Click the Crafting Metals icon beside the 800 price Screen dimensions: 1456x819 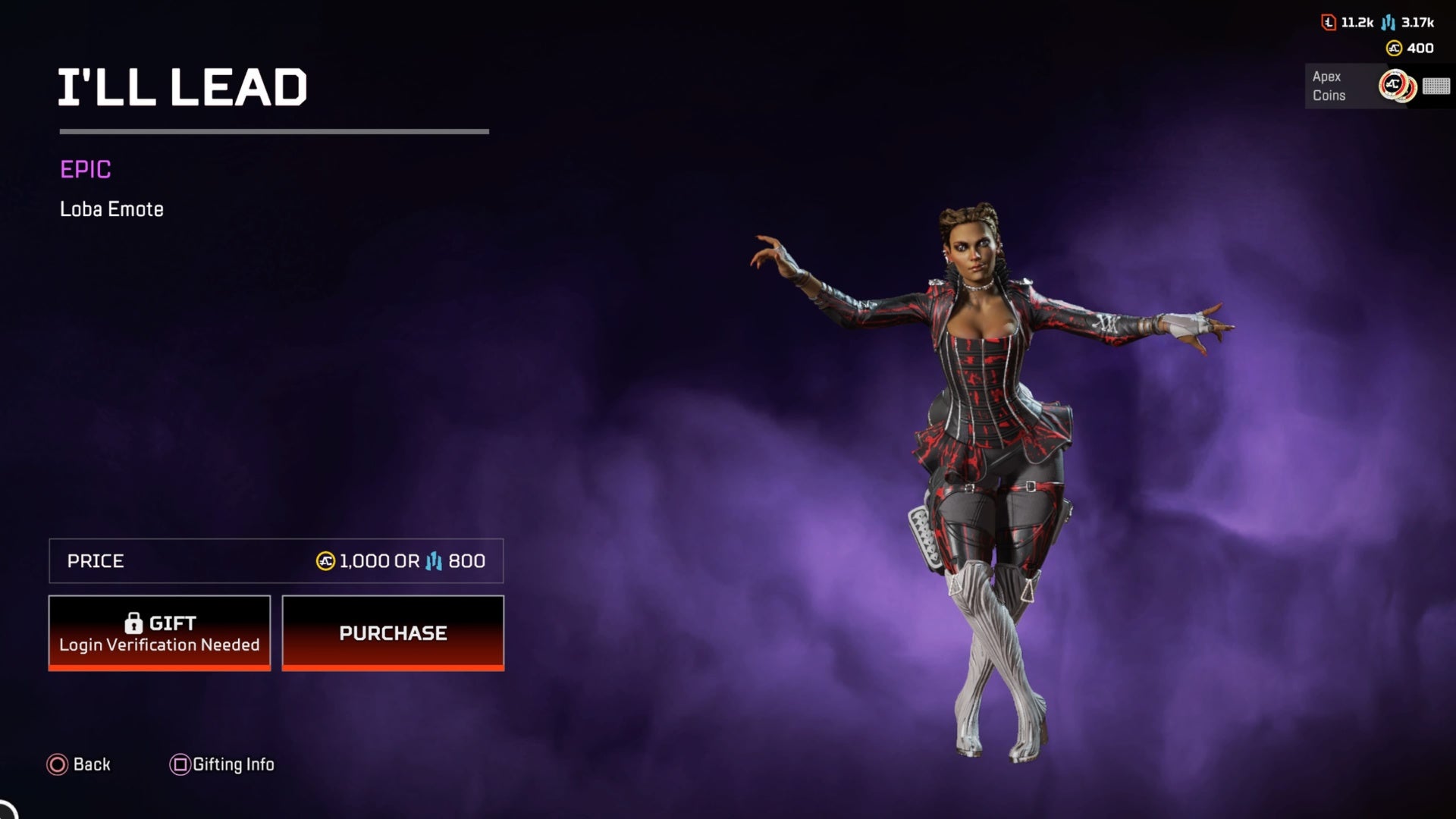point(434,561)
